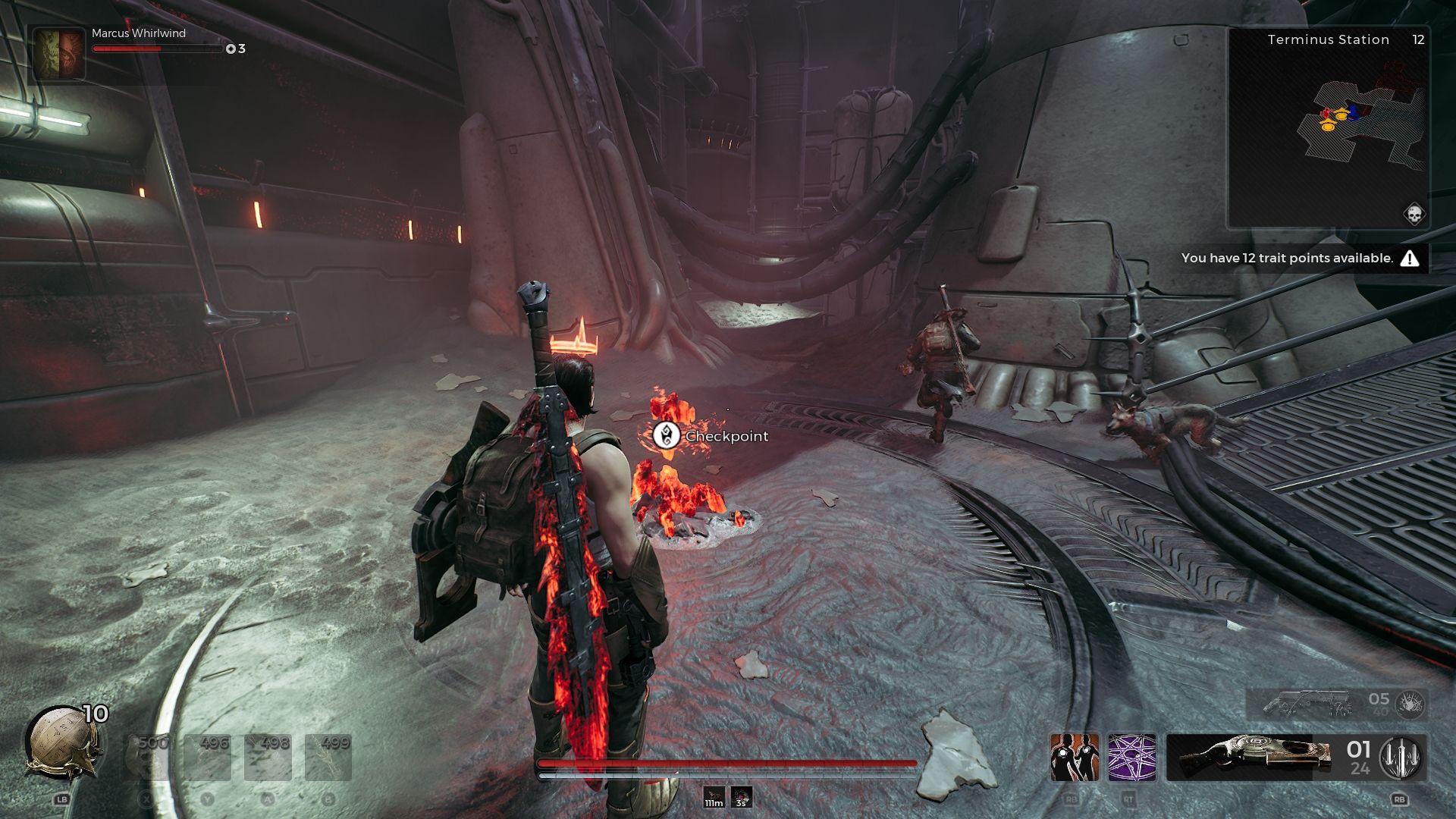Click the warning triangle beside trait points message
The image size is (1456, 819).
pyautogui.click(x=1409, y=258)
